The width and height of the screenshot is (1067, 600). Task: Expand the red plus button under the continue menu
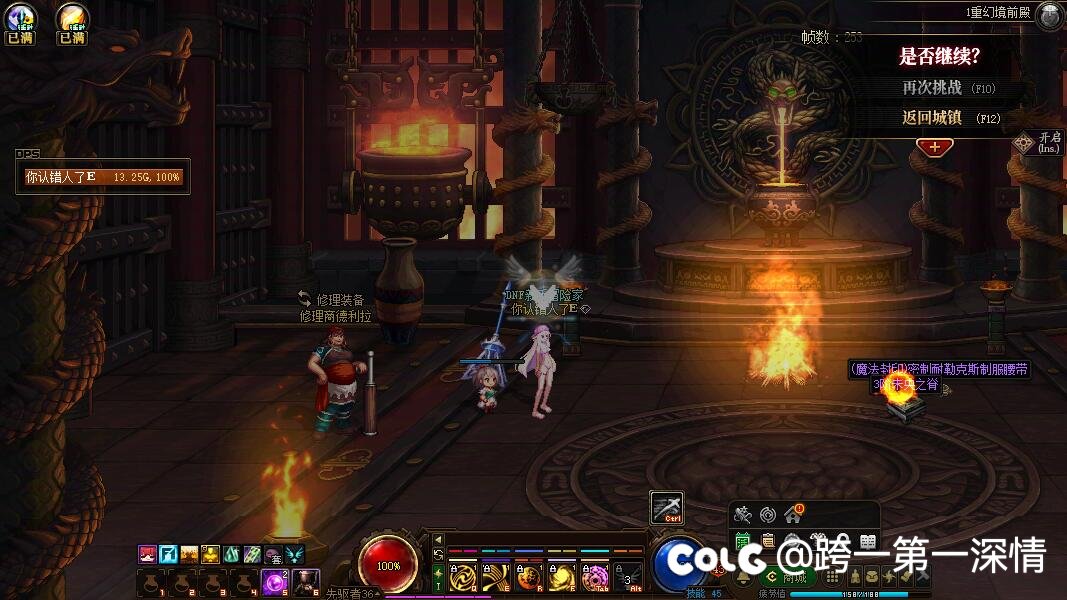pyautogui.click(x=934, y=146)
